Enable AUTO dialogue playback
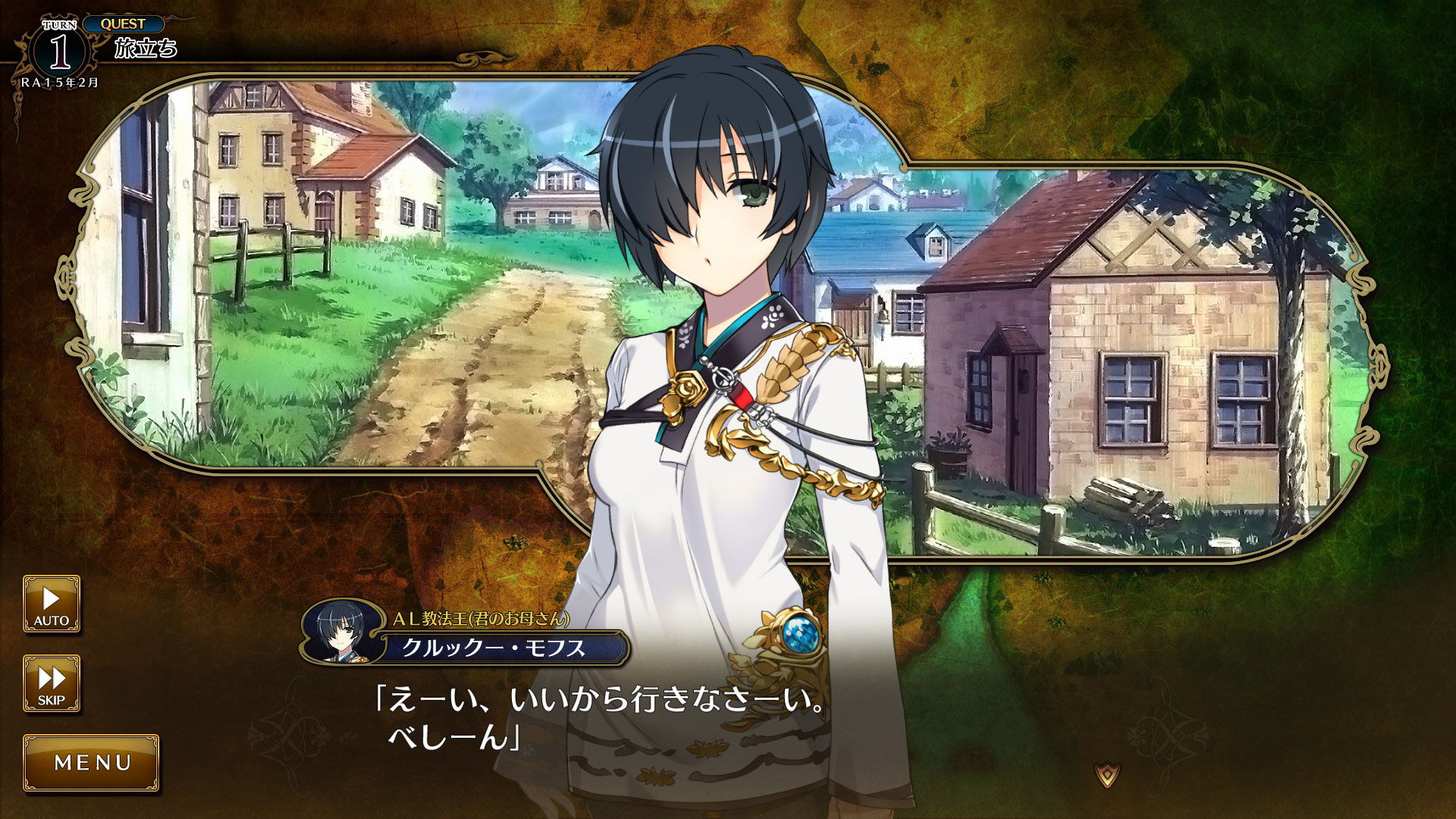 point(52,604)
